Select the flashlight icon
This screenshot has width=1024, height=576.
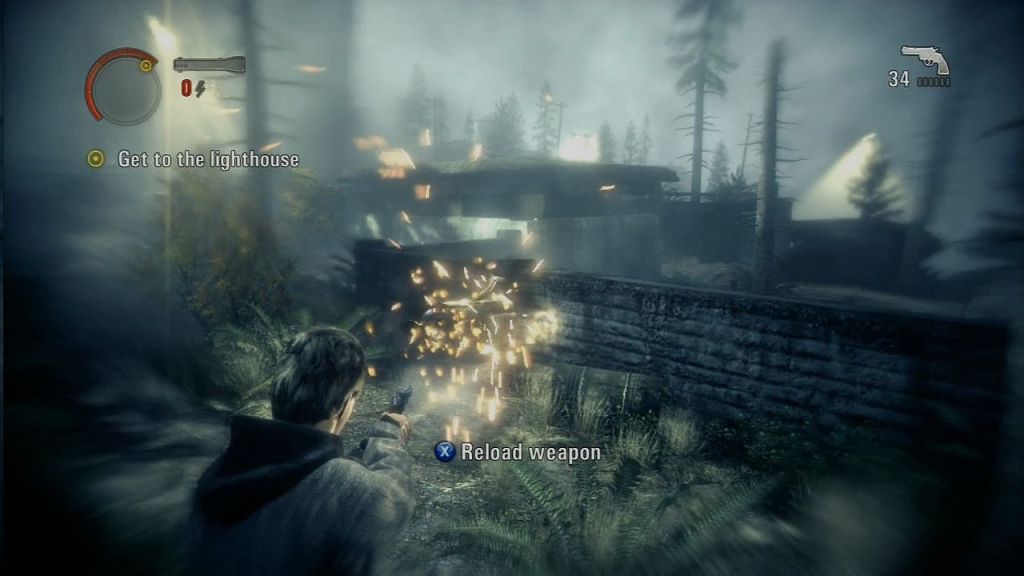208,65
